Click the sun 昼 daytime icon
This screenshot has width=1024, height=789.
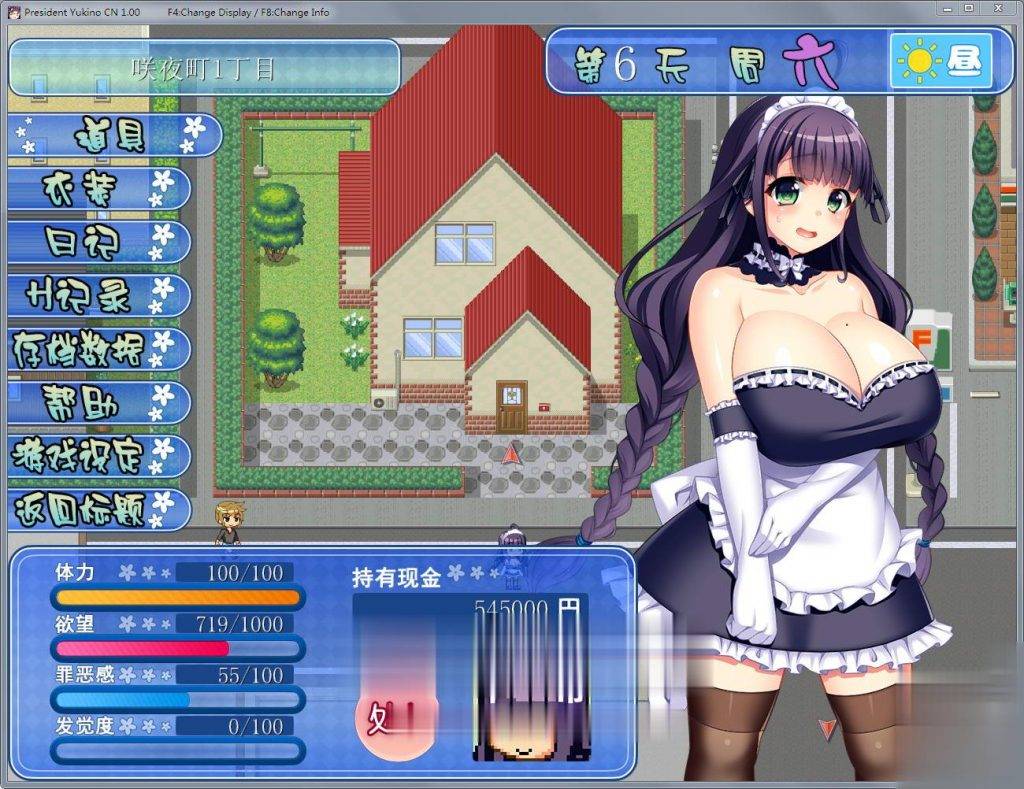[x=941, y=61]
